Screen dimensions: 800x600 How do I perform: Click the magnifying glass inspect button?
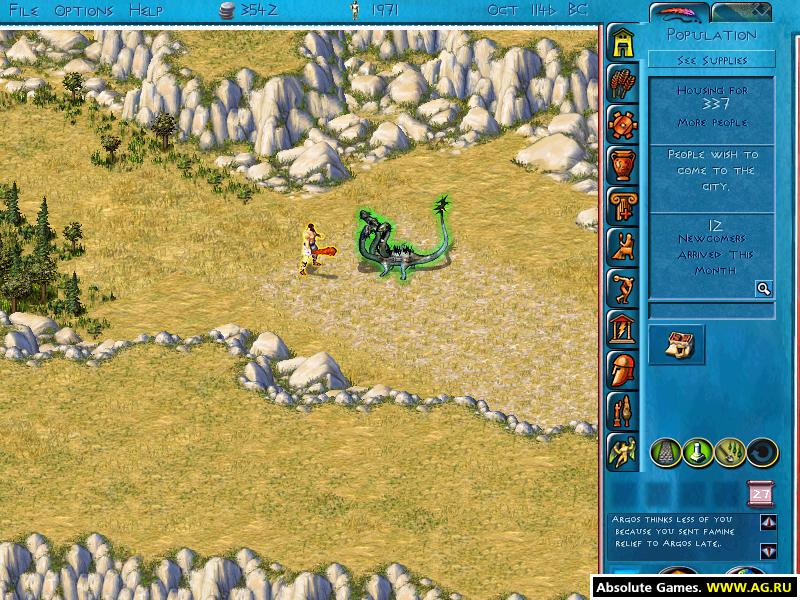[x=763, y=289]
